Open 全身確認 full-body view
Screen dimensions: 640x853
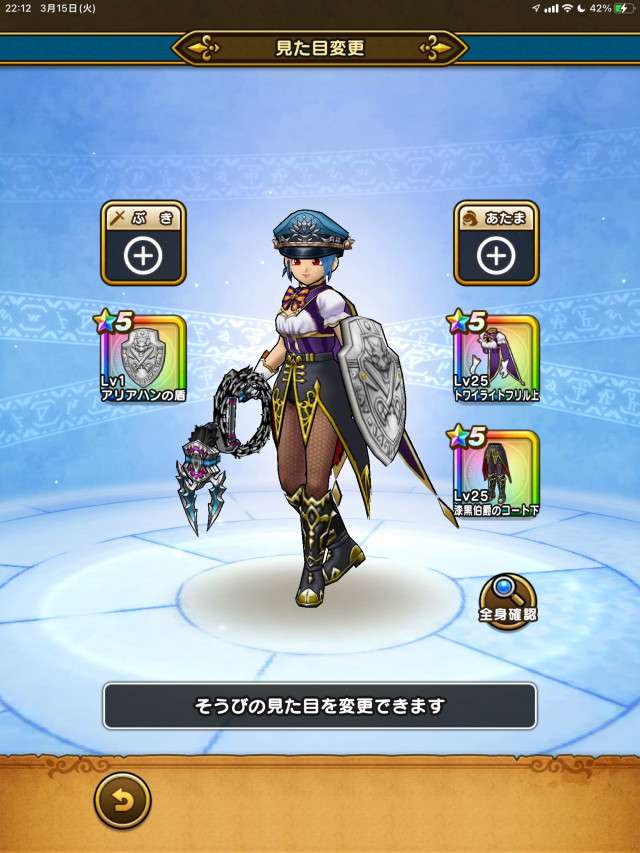[x=508, y=599]
